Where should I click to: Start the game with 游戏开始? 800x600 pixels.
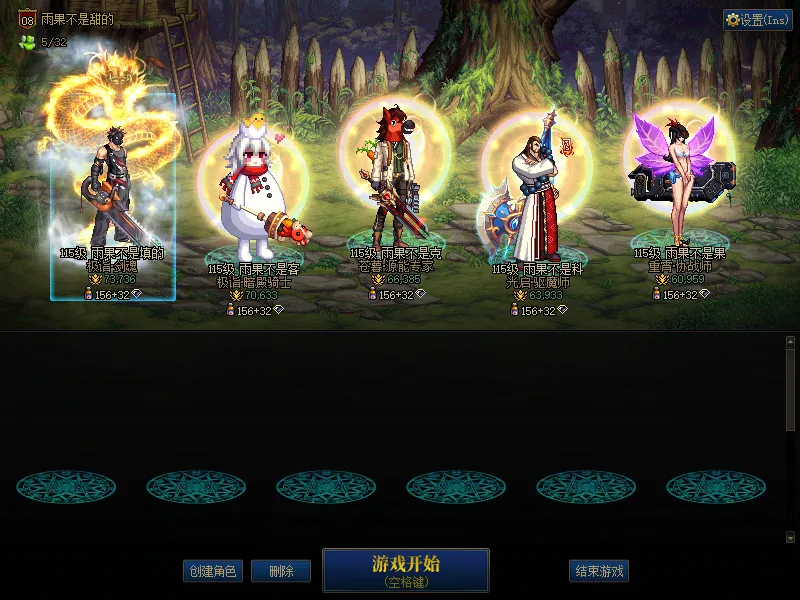coord(405,570)
